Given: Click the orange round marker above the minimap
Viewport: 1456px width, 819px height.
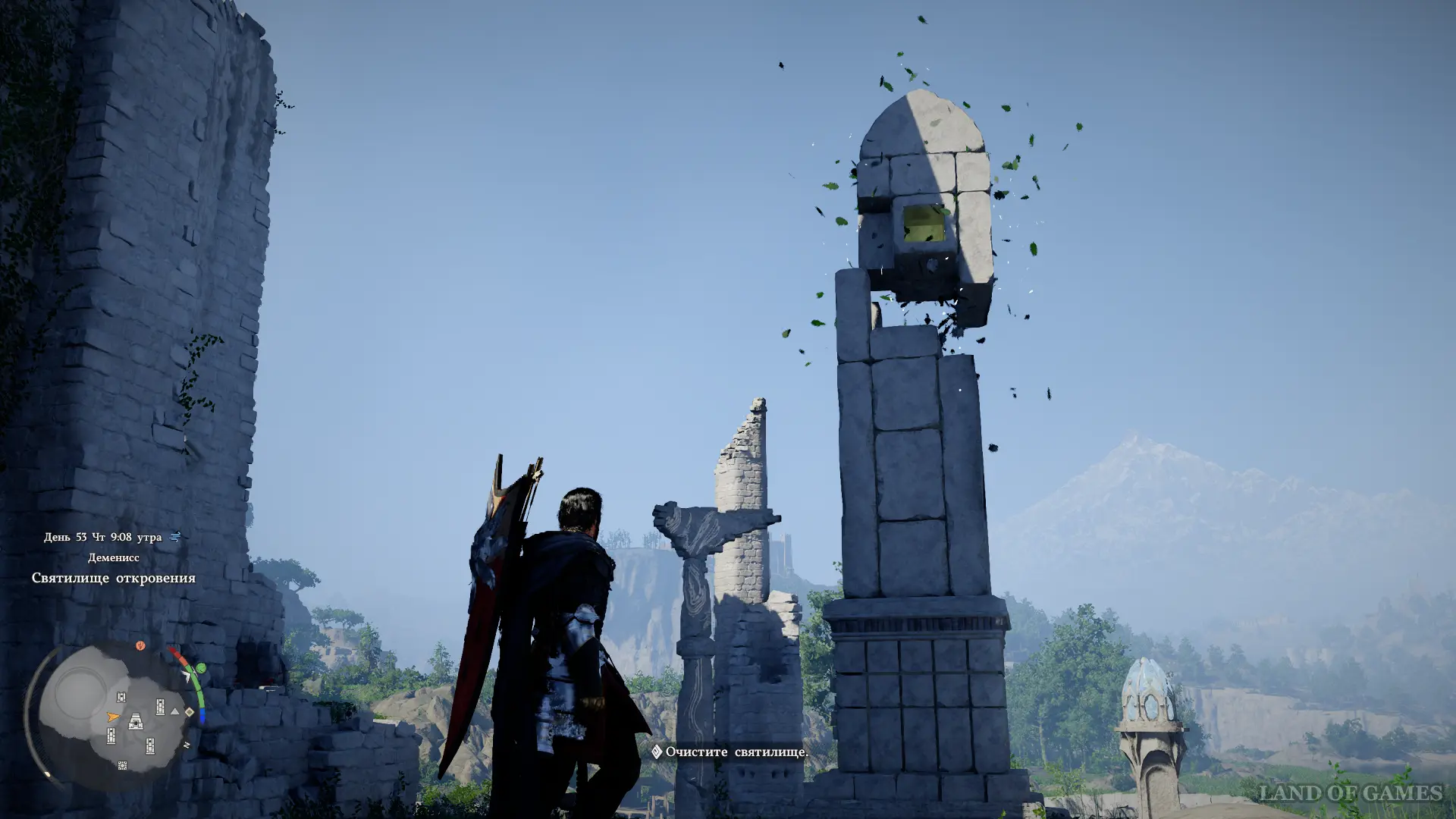Looking at the screenshot, I should [140, 646].
